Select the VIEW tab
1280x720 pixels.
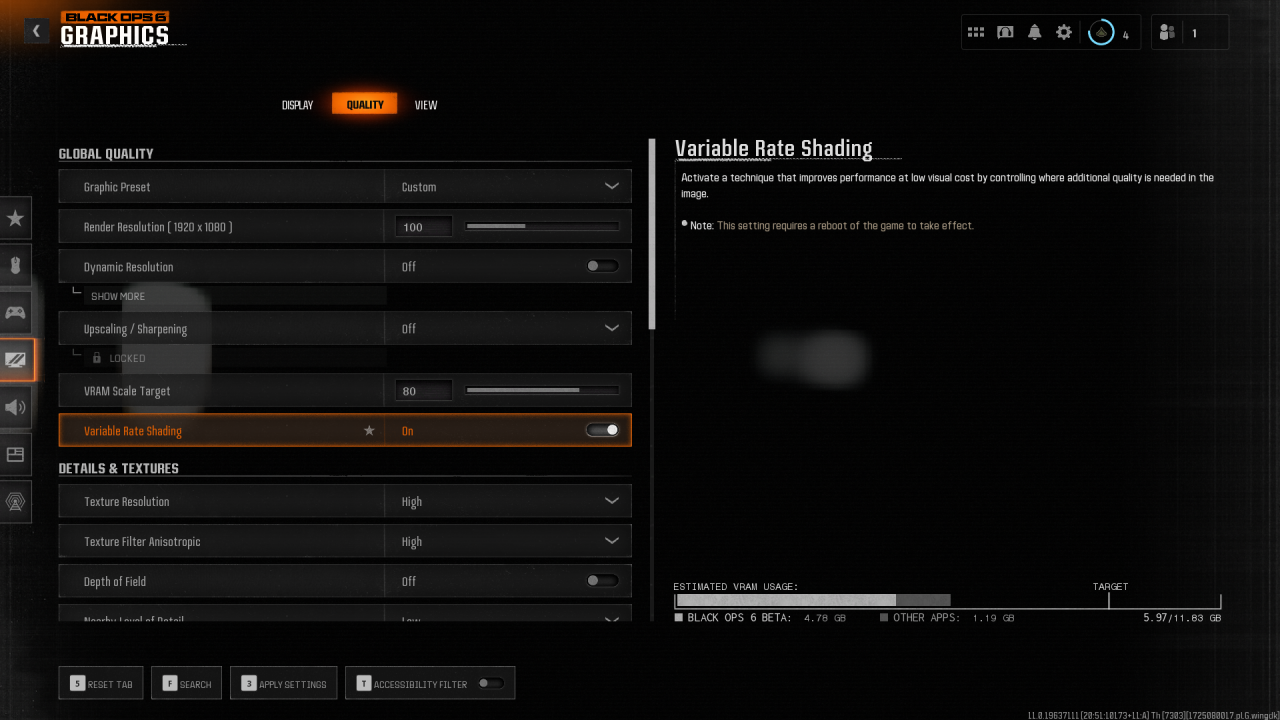click(426, 104)
